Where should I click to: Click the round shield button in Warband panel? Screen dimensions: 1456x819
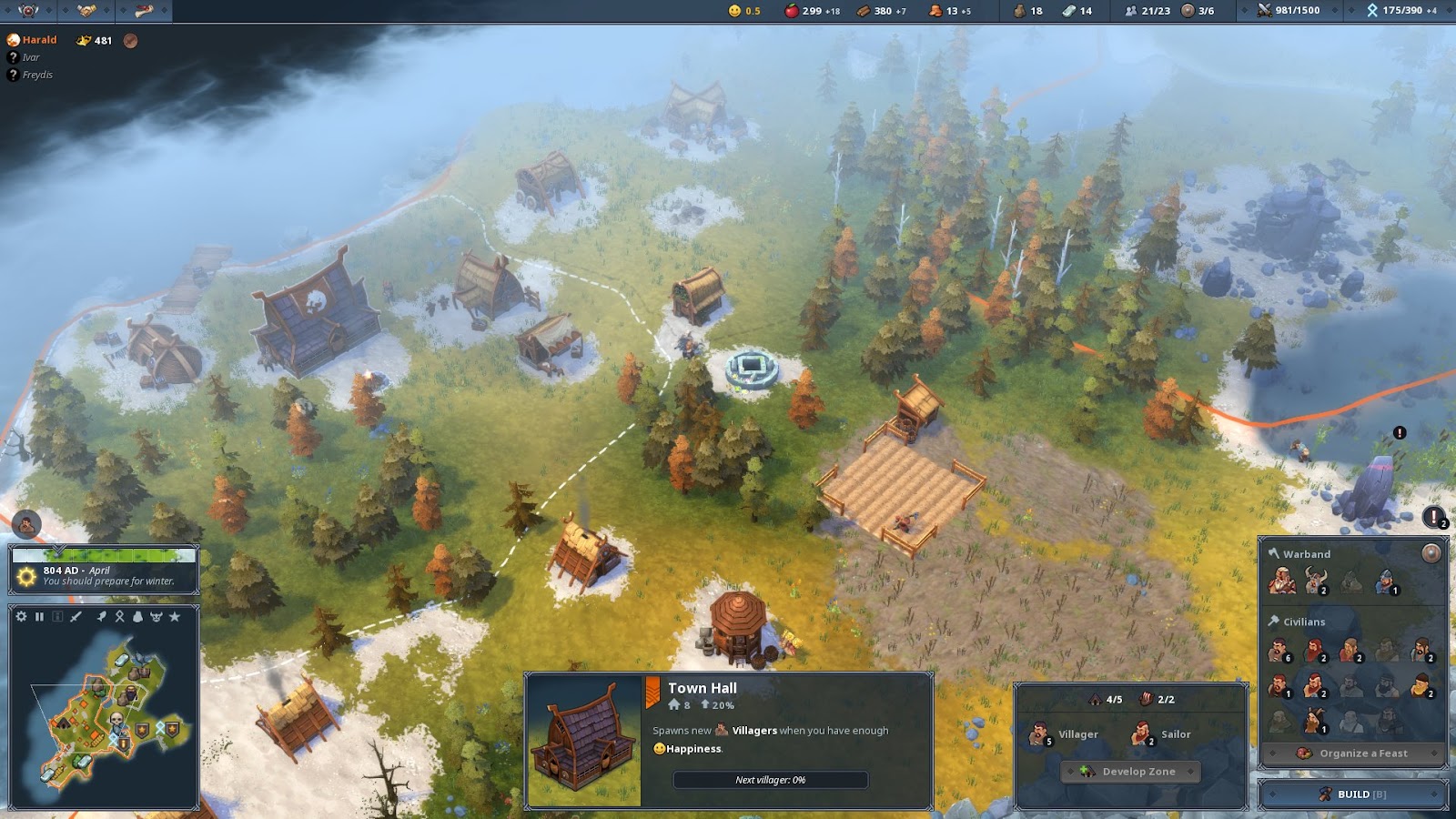(1431, 553)
